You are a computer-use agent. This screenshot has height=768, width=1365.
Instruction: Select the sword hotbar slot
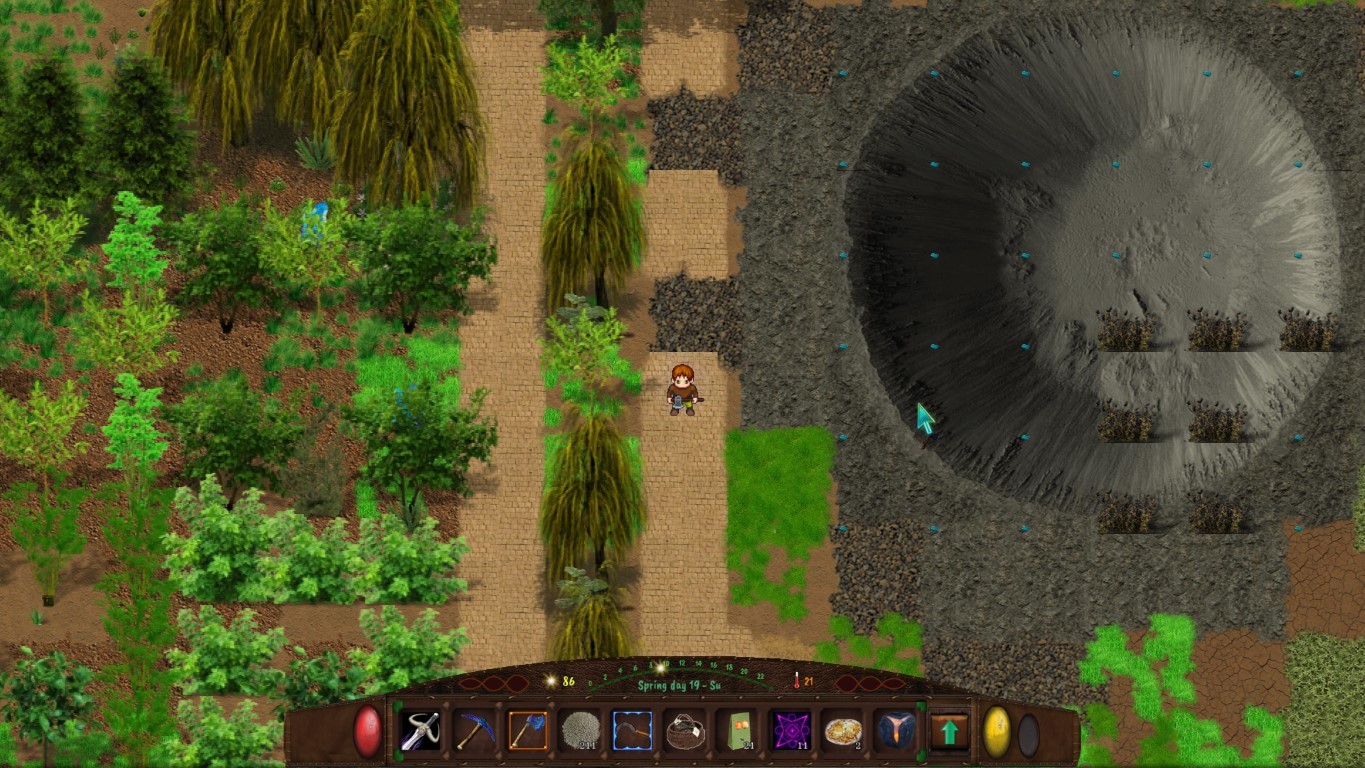(421, 731)
